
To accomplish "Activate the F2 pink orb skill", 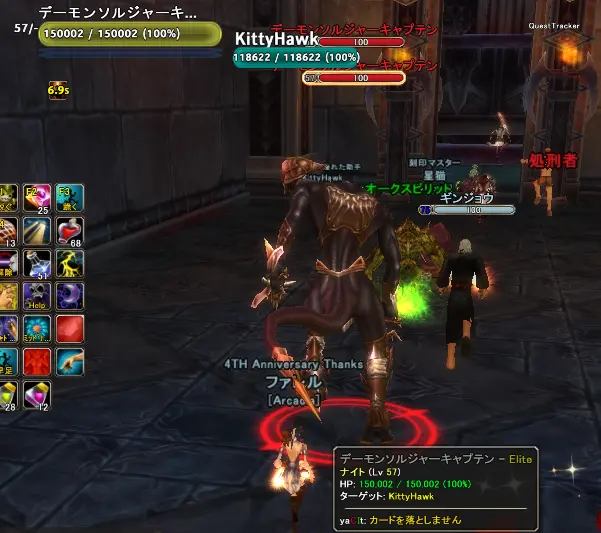I will [38, 198].
